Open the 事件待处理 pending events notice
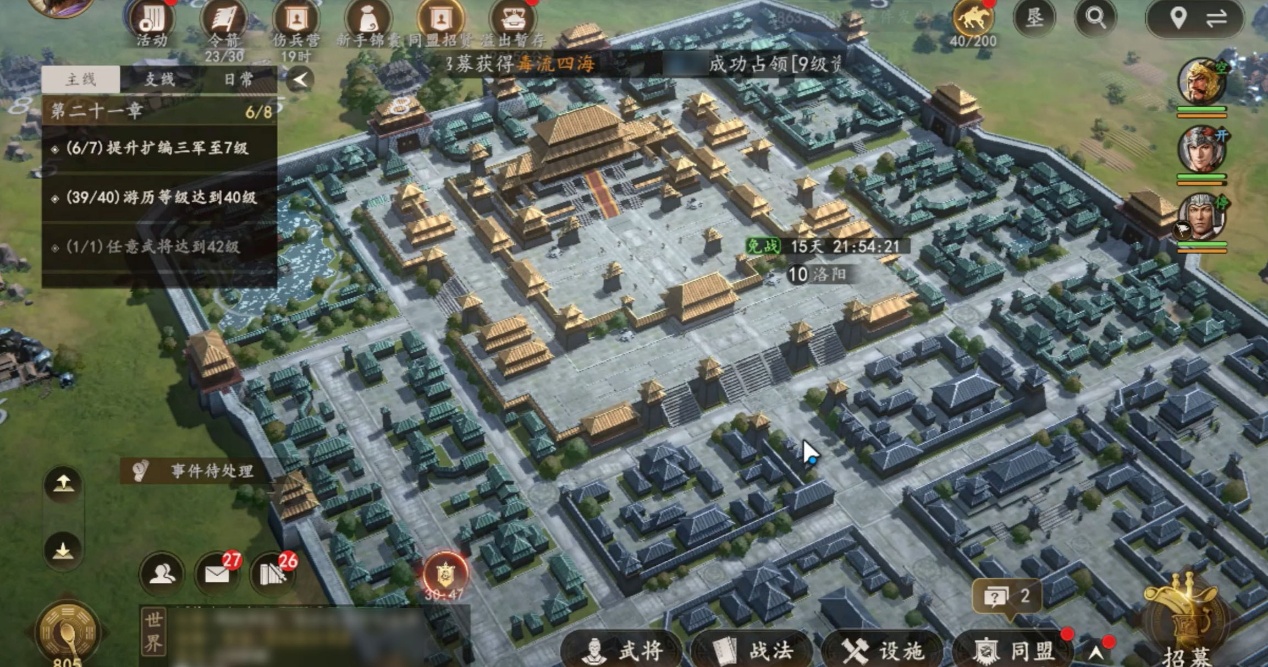The width and height of the screenshot is (1268, 667). click(x=196, y=470)
